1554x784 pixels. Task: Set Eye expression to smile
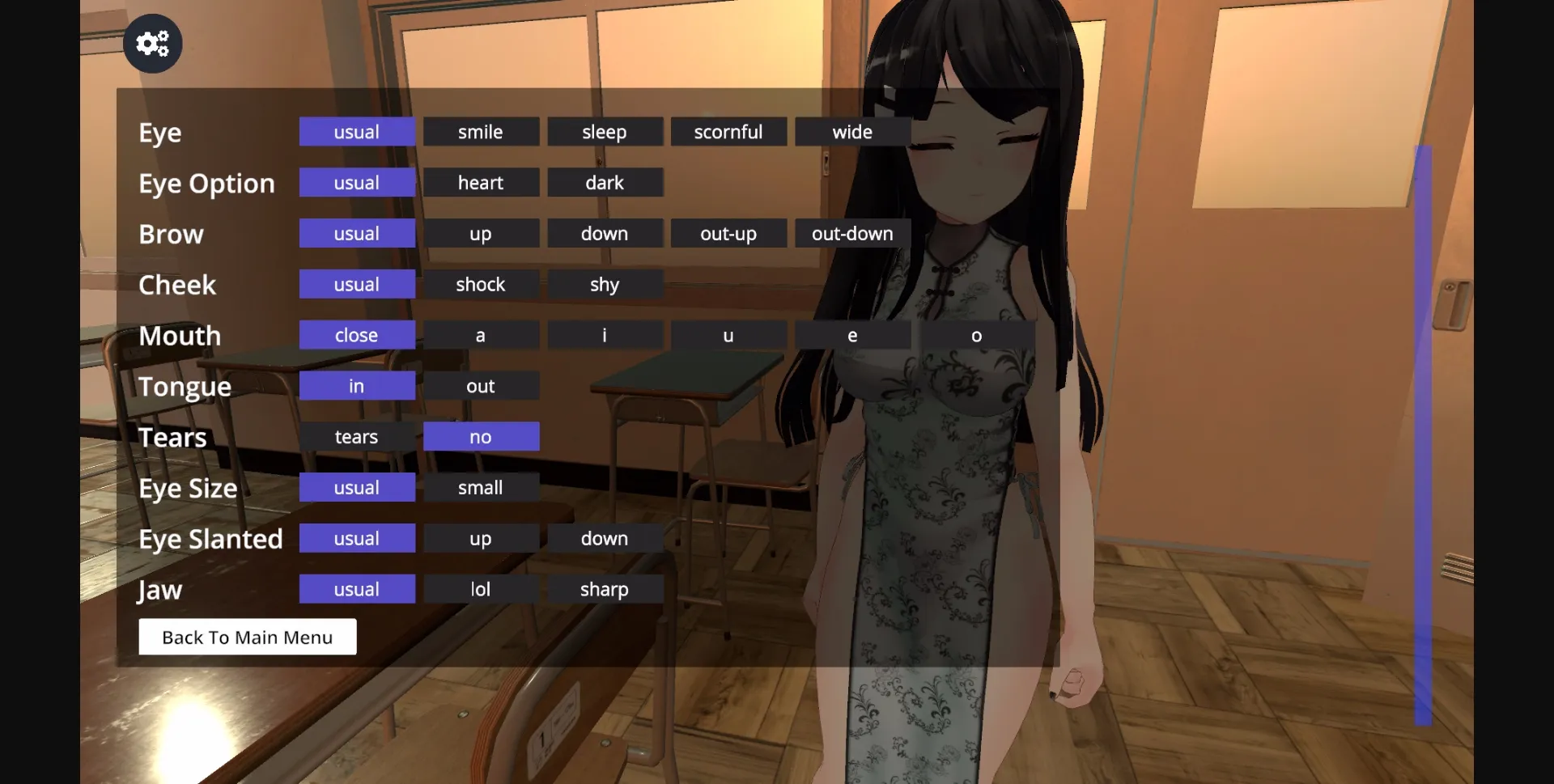click(x=481, y=131)
